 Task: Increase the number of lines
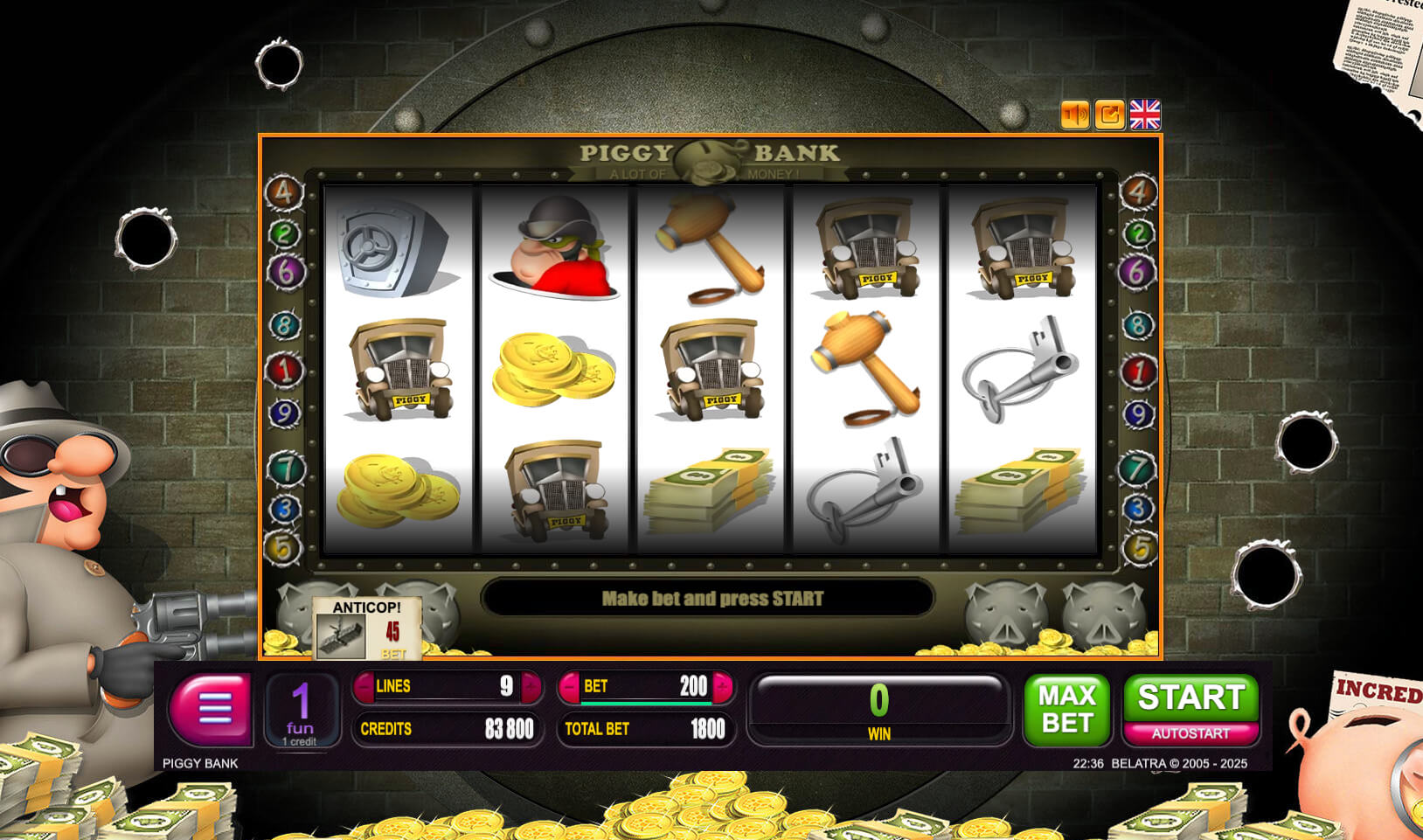pyautogui.click(x=531, y=687)
